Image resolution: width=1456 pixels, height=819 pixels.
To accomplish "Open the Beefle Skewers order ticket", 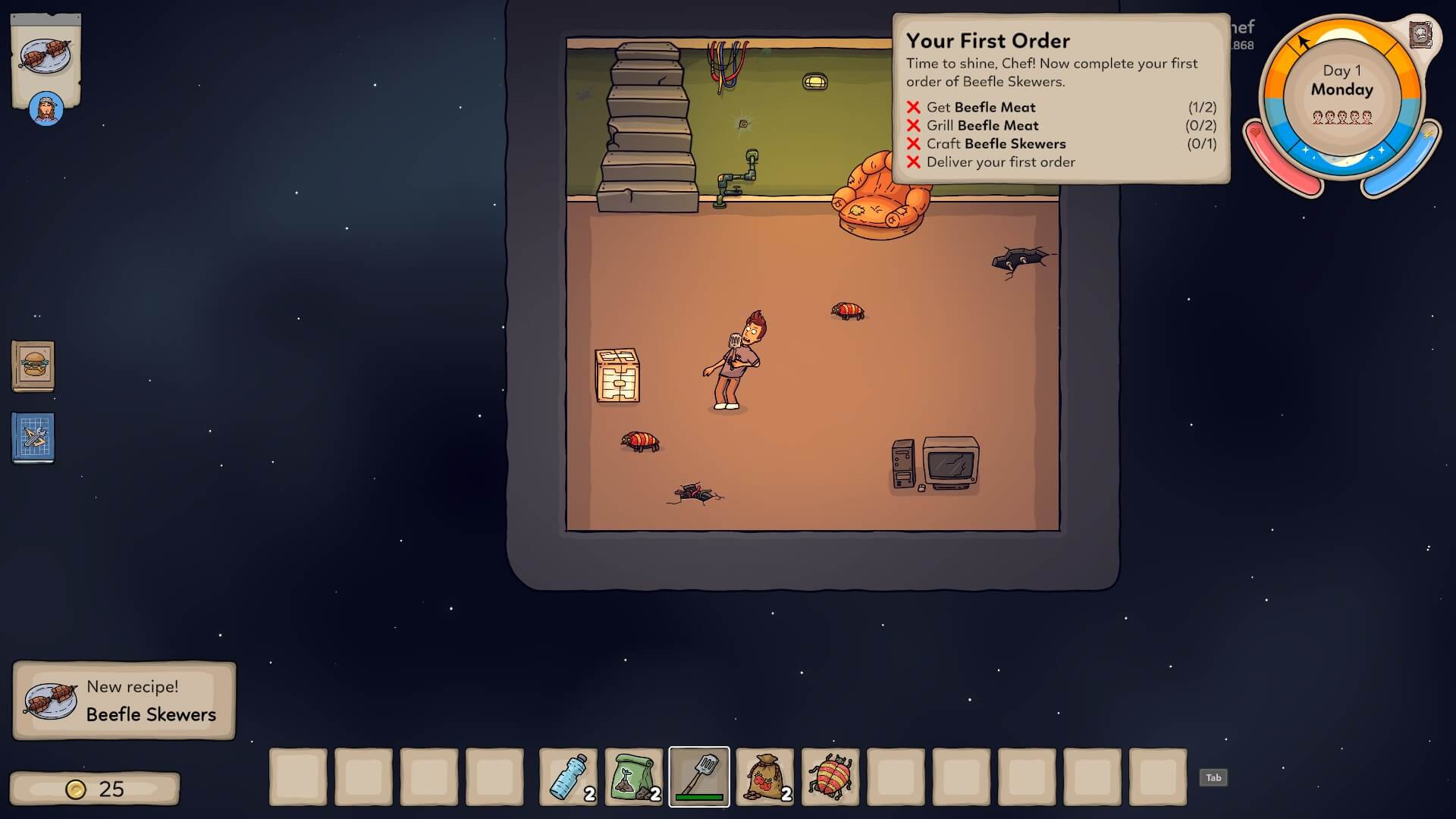I will pos(46,58).
